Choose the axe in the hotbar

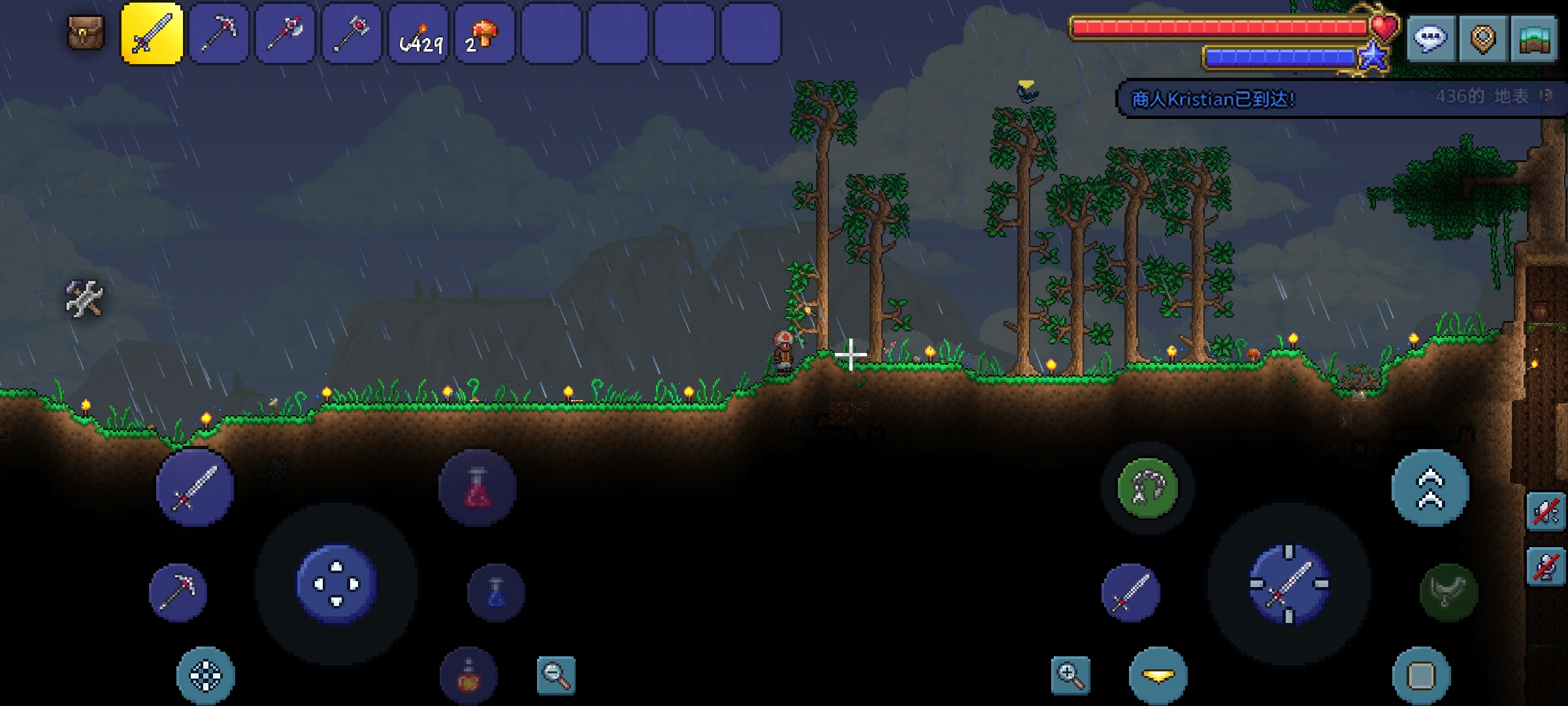click(286, 33)
